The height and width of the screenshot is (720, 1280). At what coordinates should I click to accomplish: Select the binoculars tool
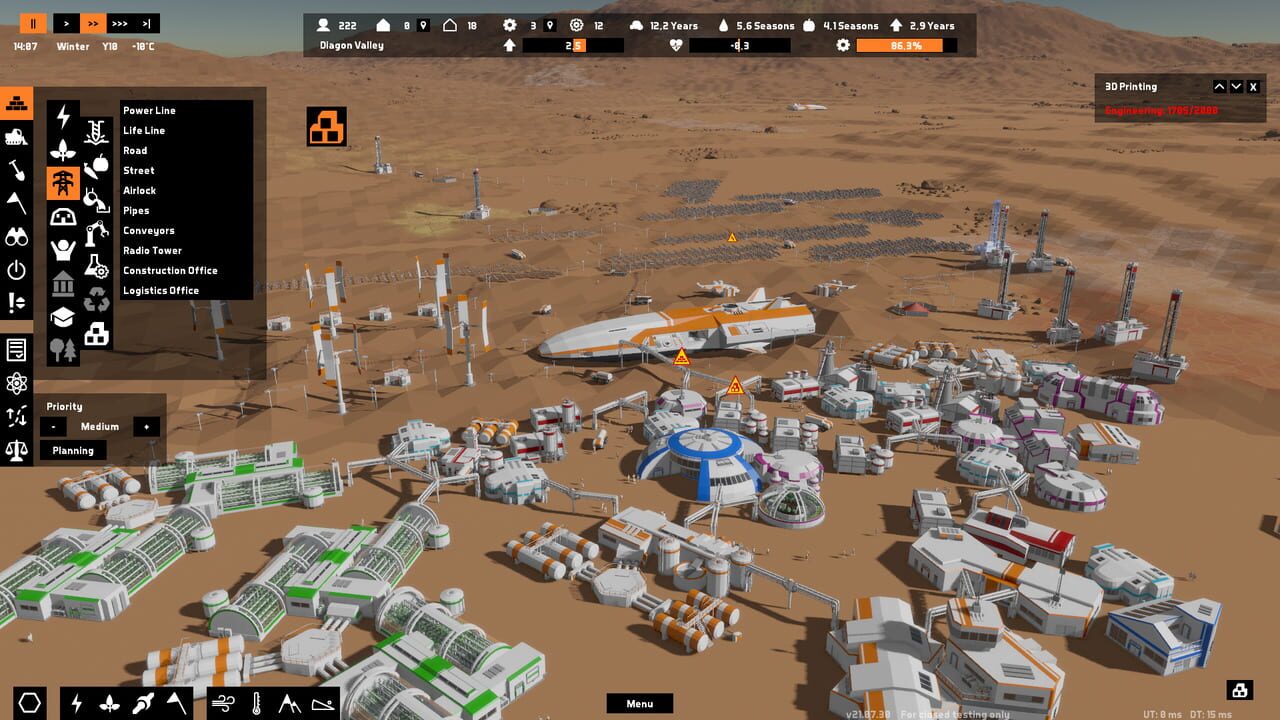coord(16,236)
